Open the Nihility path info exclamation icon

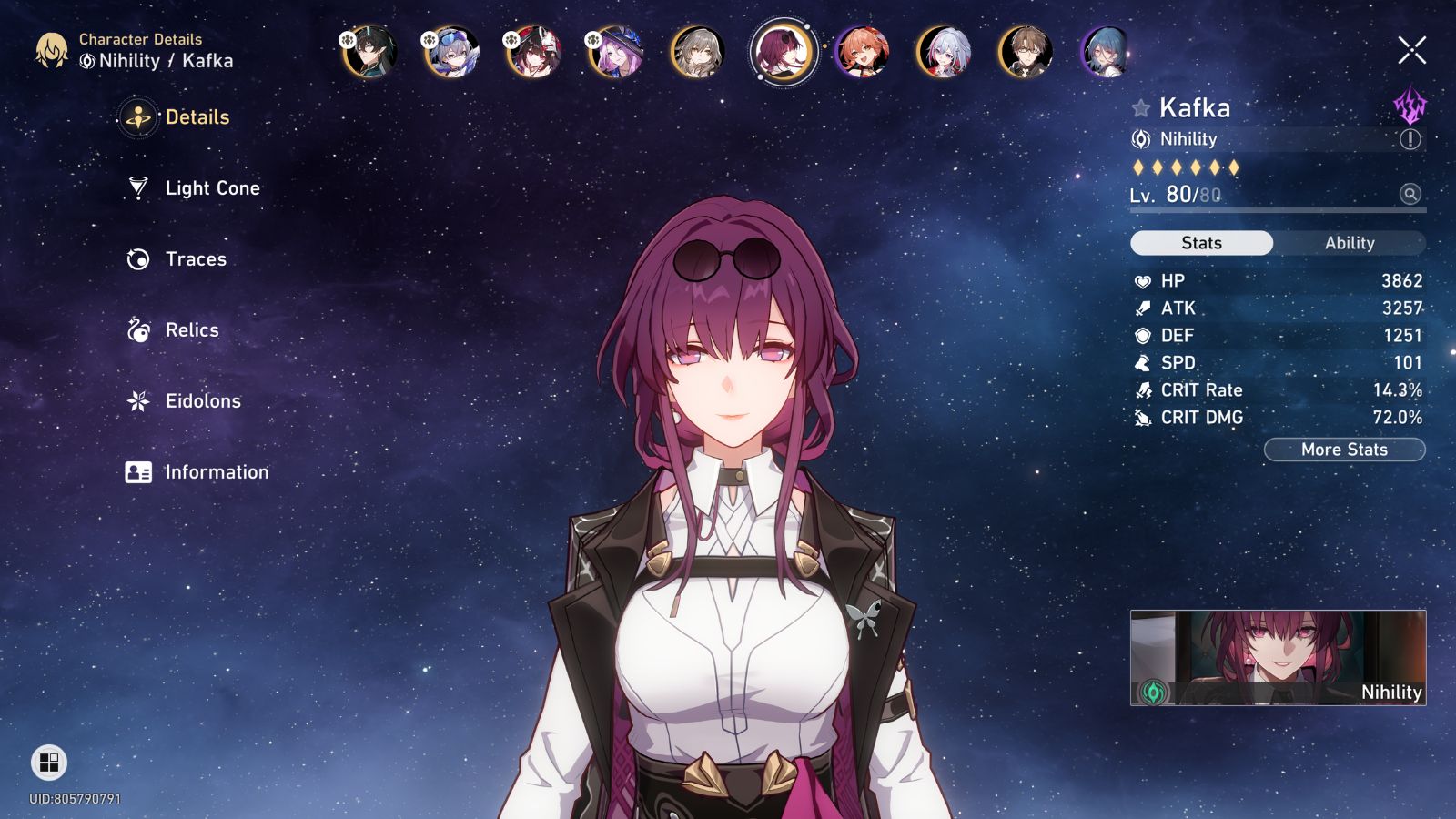pos(1410,139)
